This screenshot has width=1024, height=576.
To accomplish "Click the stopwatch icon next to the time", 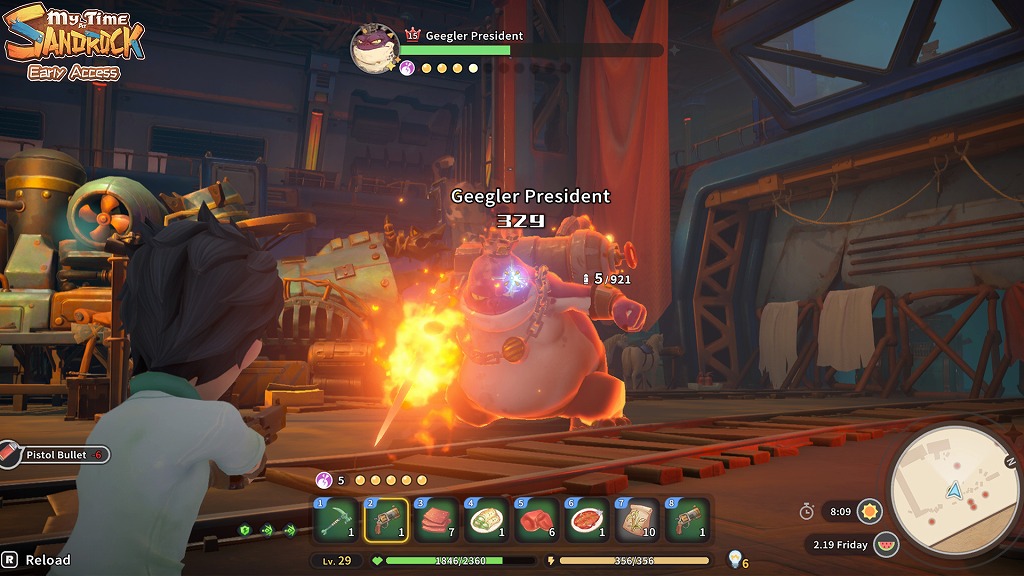I will click(807, 512).
